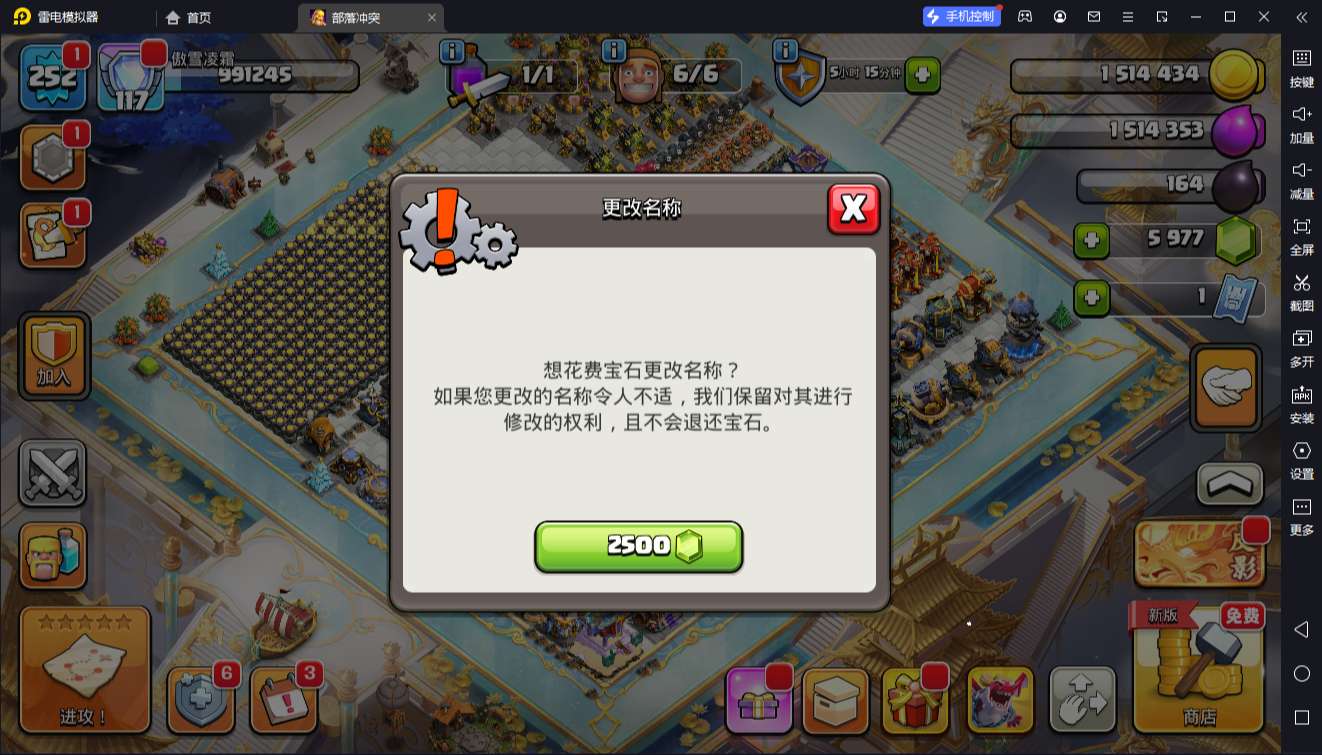1322x755 pixels.
Task: Open the crossed swords battle icon
Action: [53, 472]
